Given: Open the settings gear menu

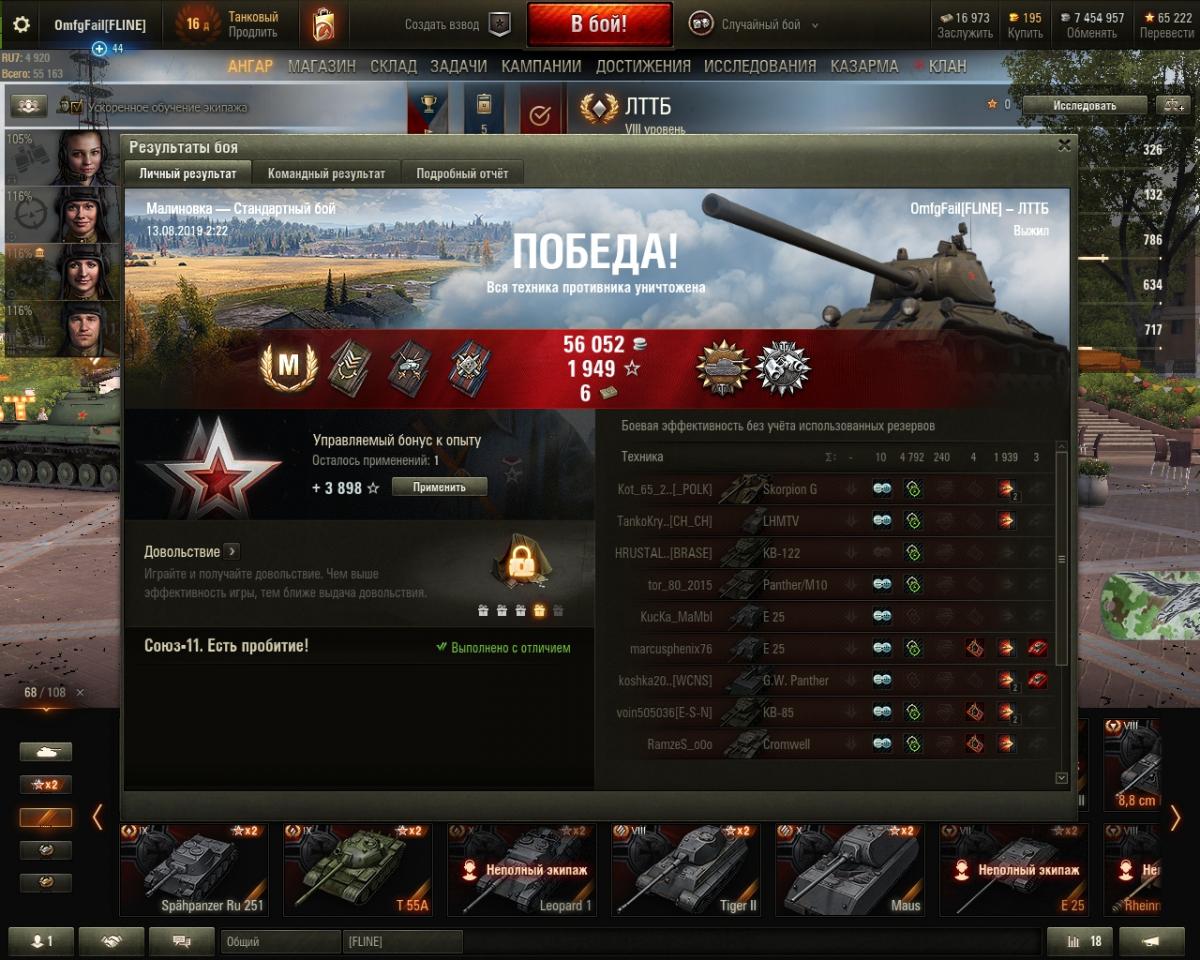Looking at the screenshot, I should click(21, 25).
